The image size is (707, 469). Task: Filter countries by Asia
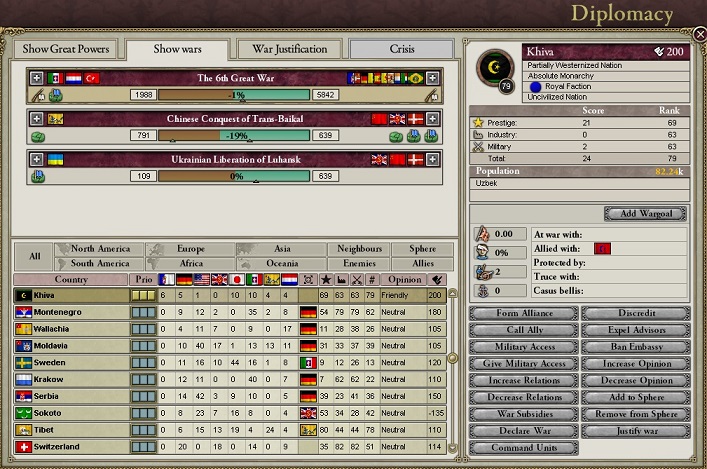coord(281,249)
